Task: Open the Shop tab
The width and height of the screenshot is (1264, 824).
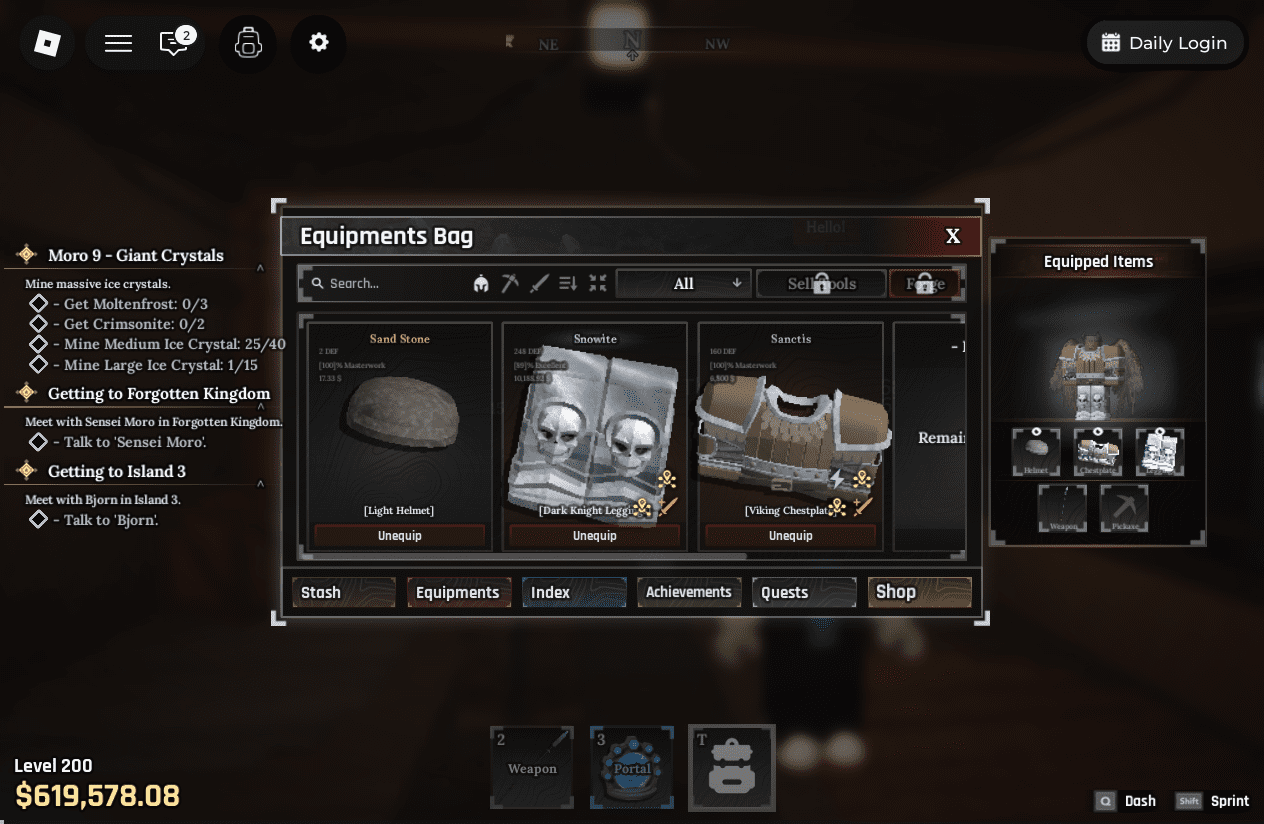Action: pyautogui.click(x=919, y=592)
